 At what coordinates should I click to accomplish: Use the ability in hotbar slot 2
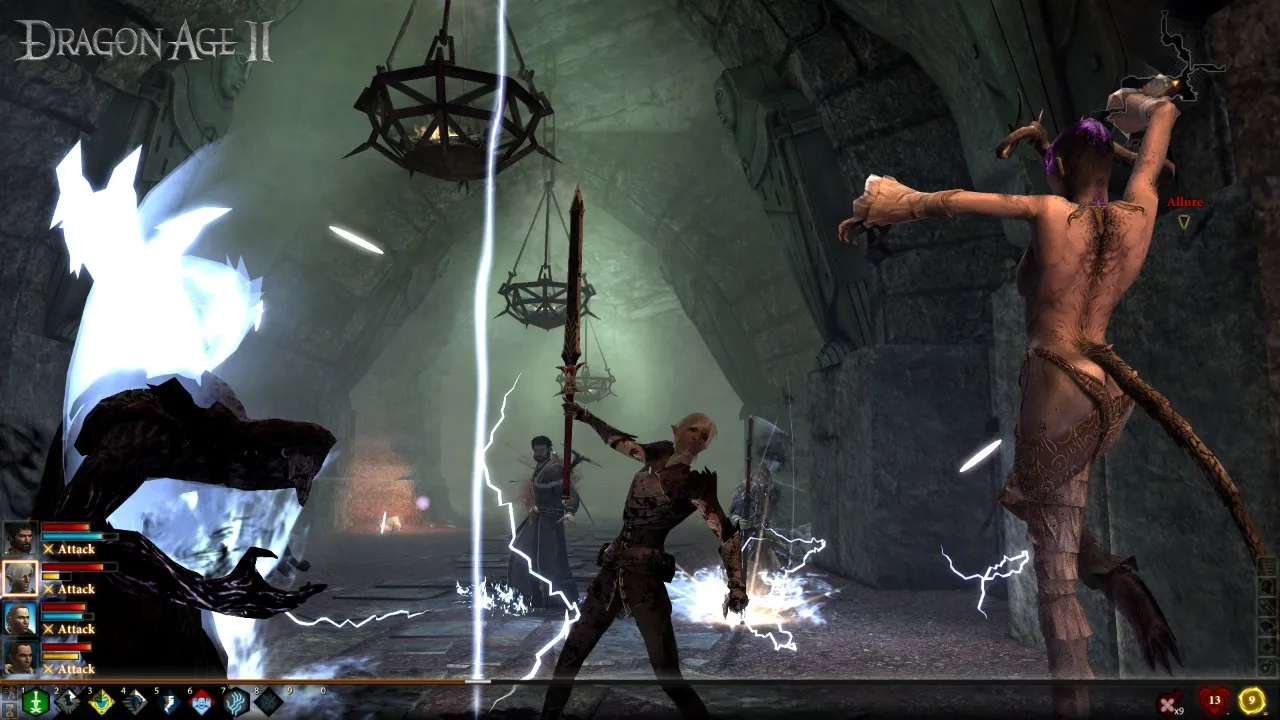tap(68, 702)
